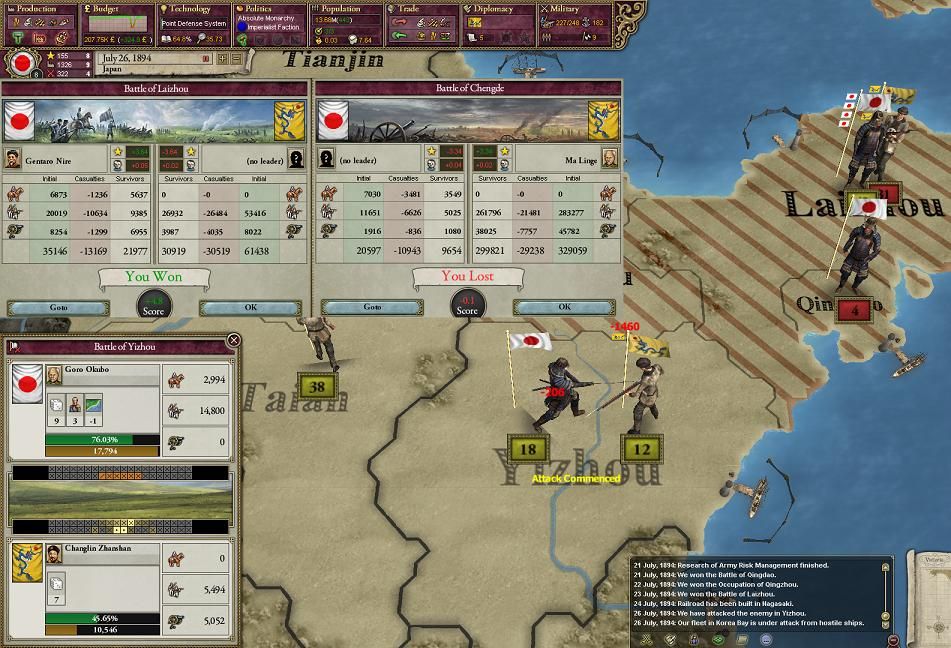The width and height of the screenshot is (951, 648).
Task: Open the Diplomacy tab
Action: point(497,9)
